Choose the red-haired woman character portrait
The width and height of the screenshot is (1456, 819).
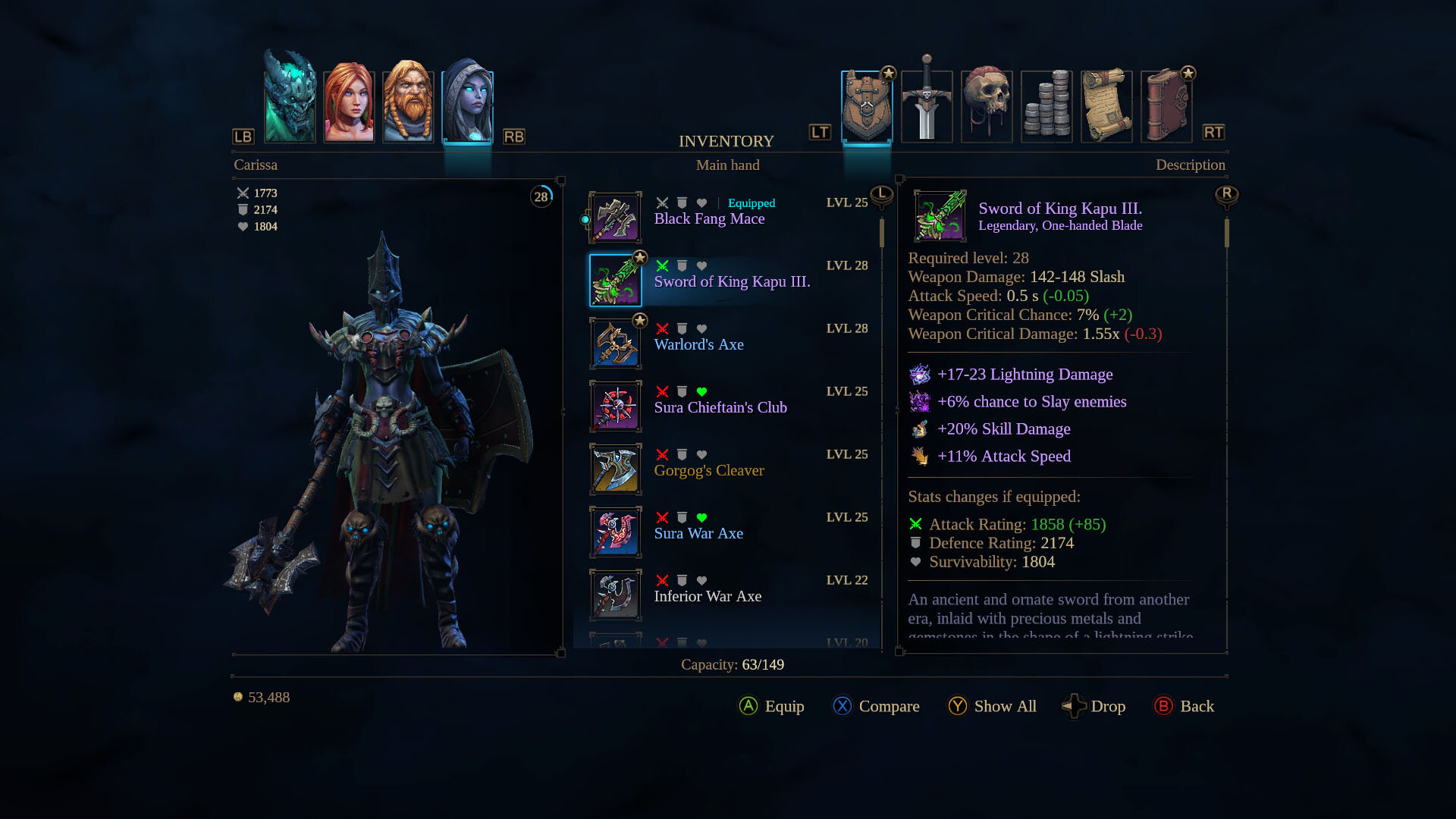tap(349, 105)
